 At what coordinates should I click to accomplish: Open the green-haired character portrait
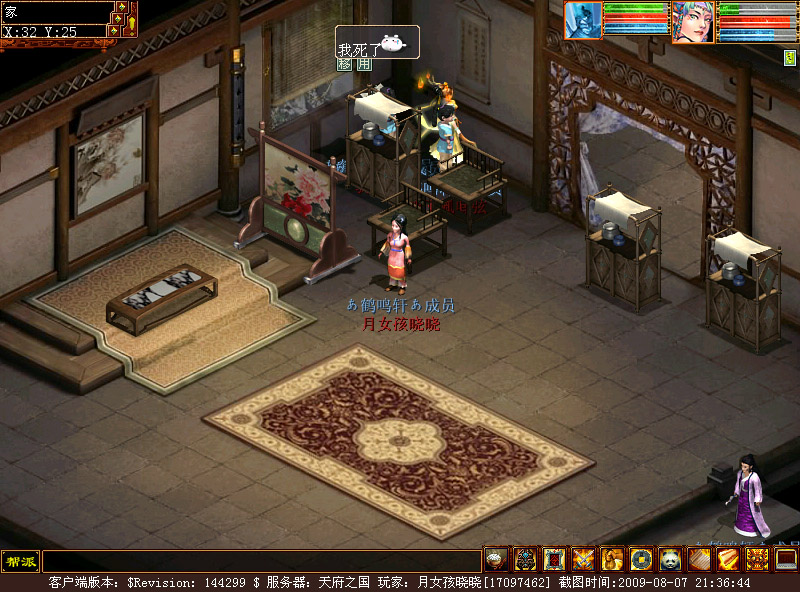[x=692, y=22]
